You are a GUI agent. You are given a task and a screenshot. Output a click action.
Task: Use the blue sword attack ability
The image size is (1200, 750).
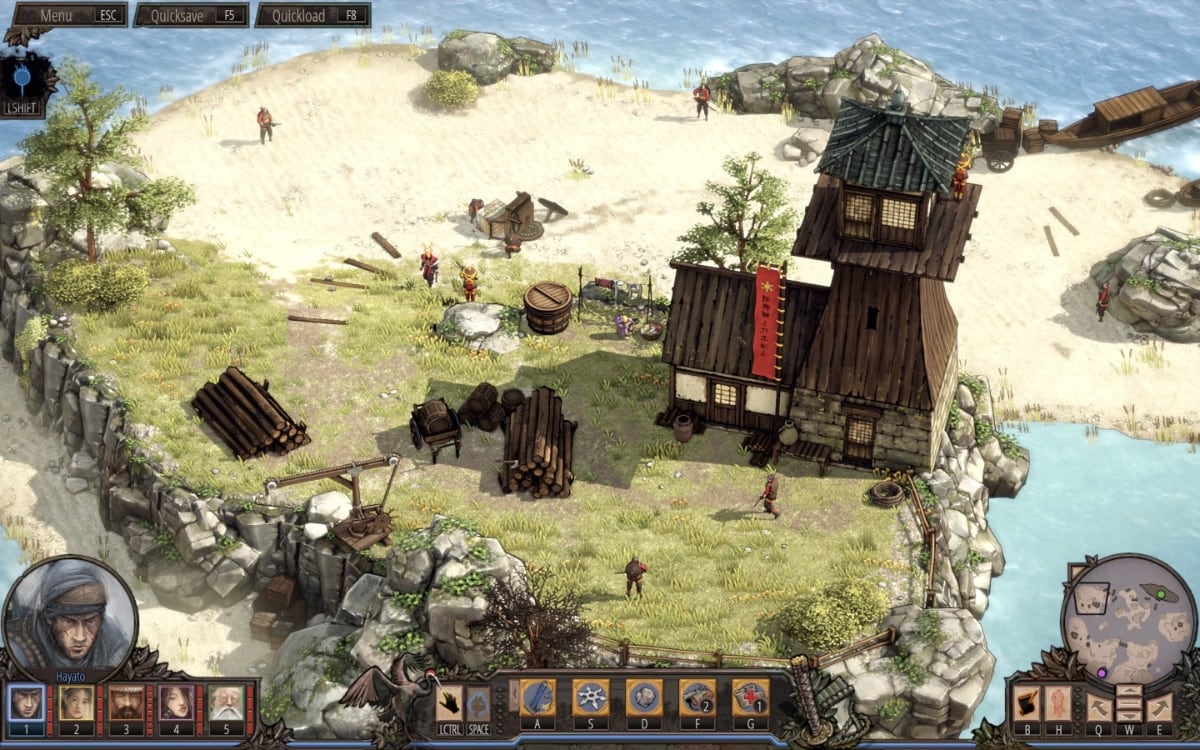537,697
